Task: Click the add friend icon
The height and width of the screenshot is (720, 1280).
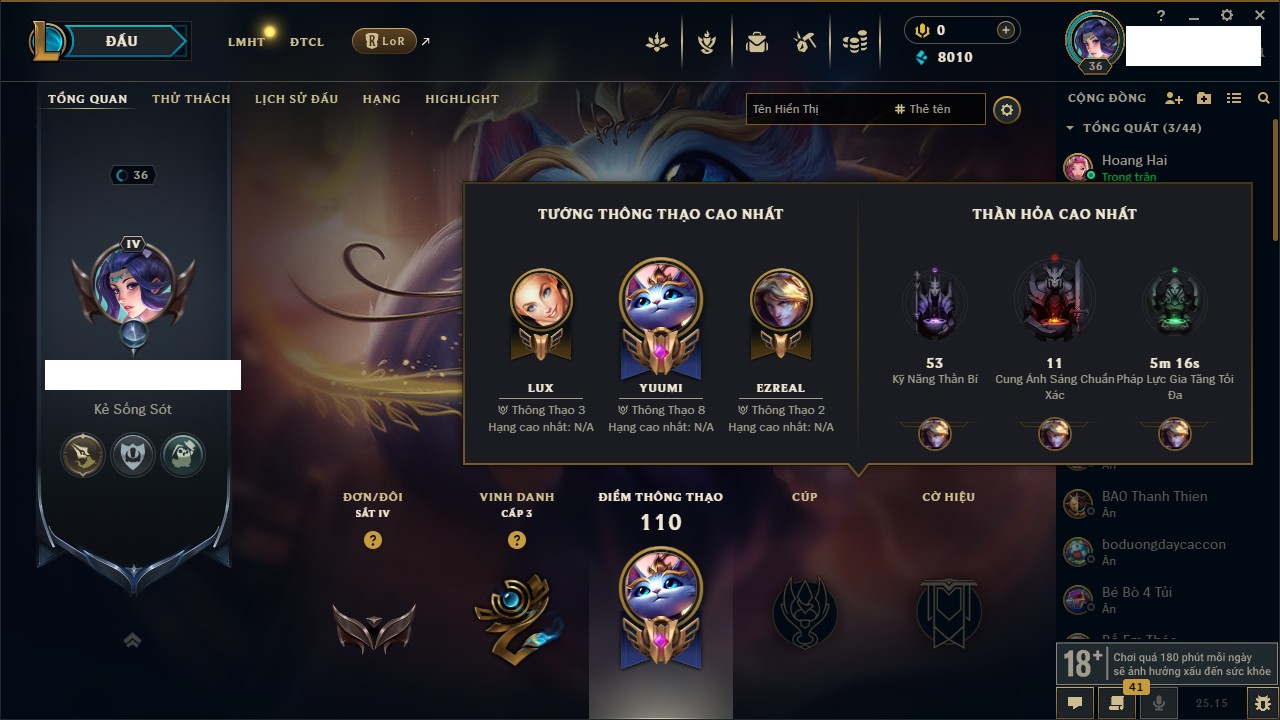Action: (1174, 98)
